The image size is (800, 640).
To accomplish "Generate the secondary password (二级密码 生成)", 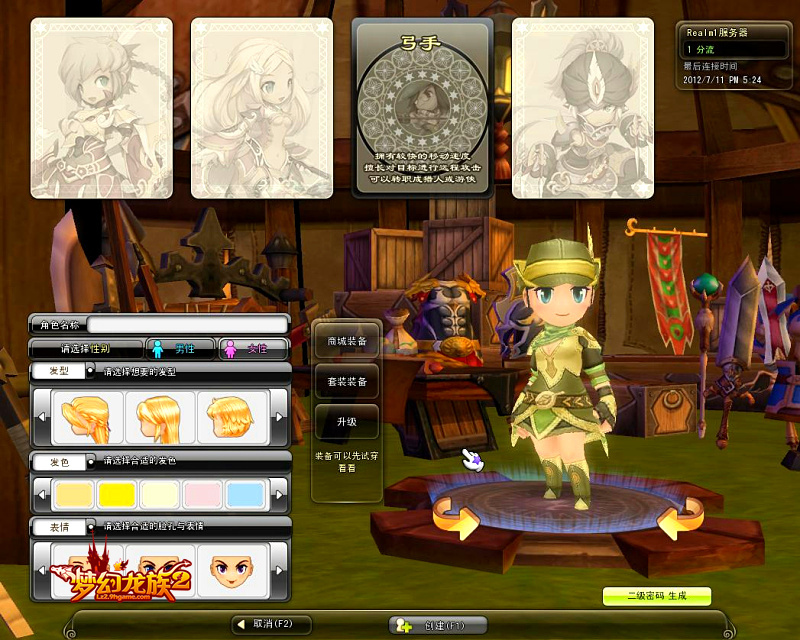I will click(x=656, y=596).
